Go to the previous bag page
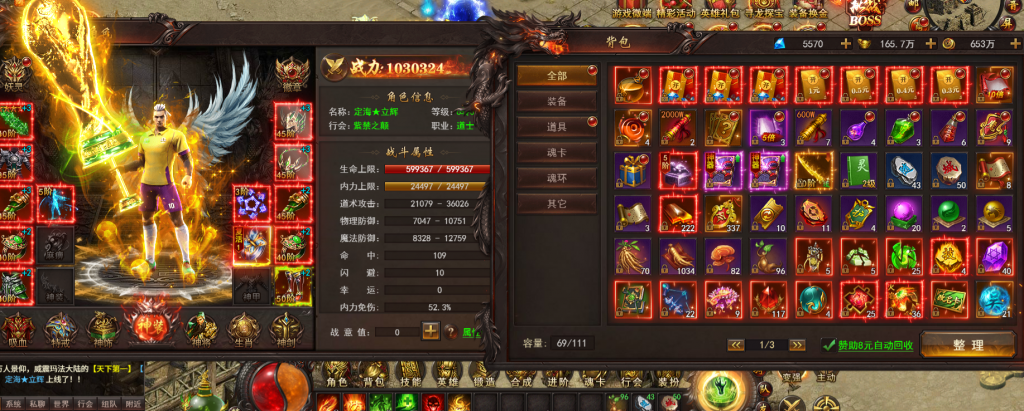 (736, 345)
